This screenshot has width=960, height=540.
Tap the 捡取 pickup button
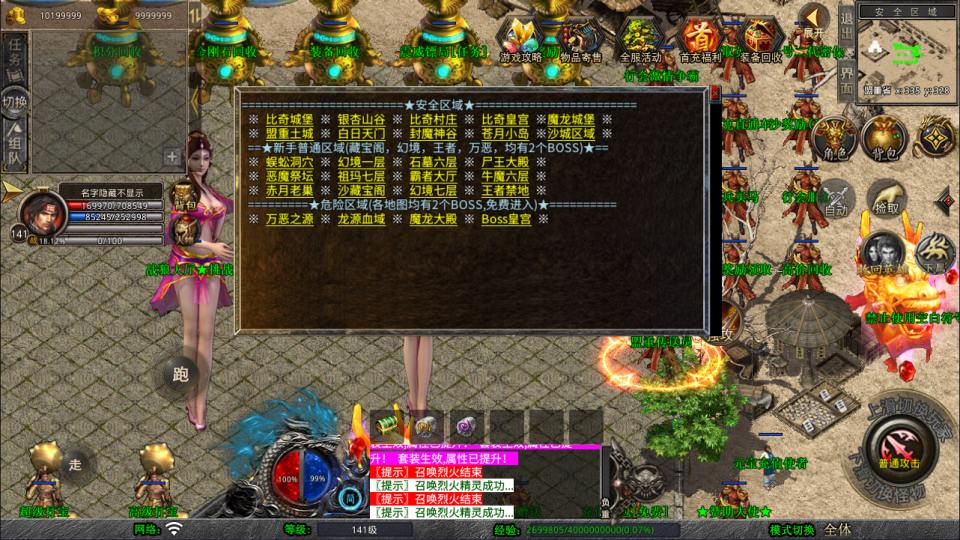886,198
